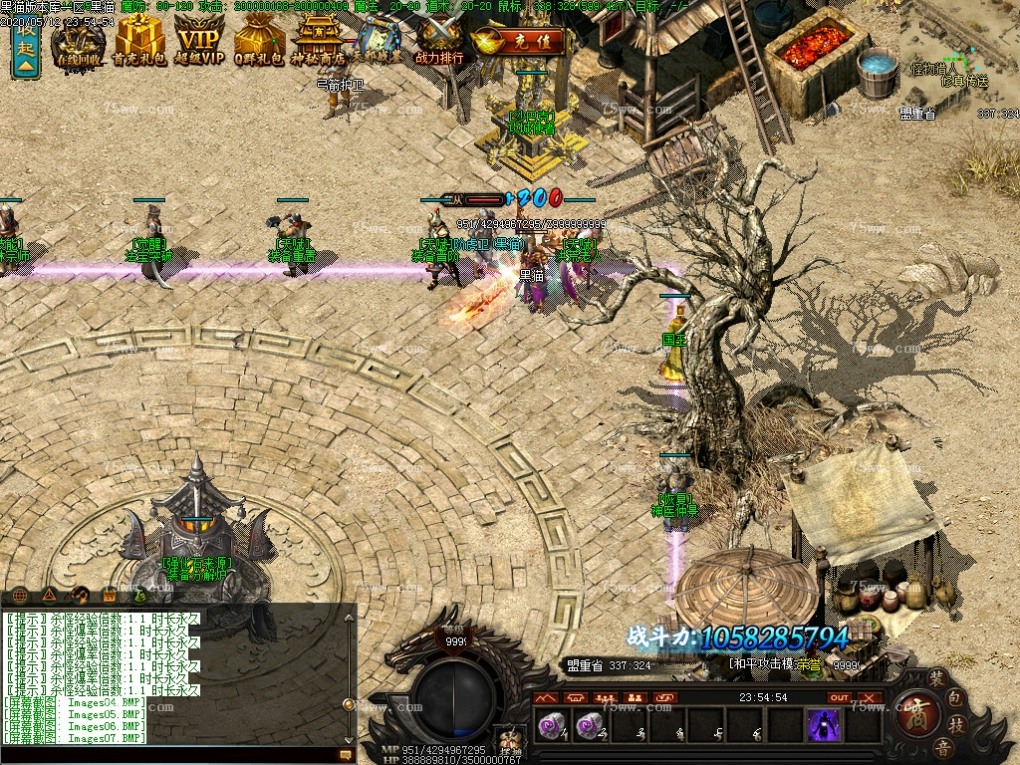Open the 超级VIP panel
Screen dimensions: 1020x765
(x=199, y=42)
